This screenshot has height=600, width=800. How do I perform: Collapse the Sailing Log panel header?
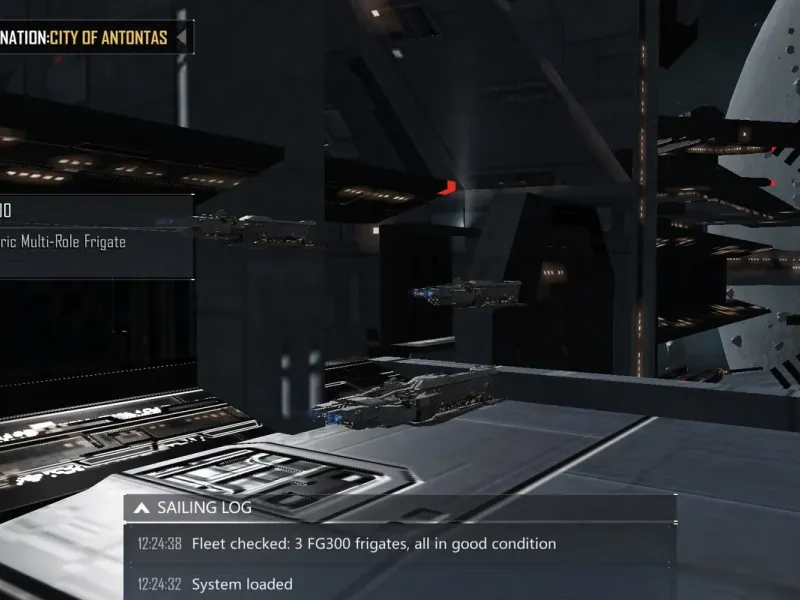[x=142, y=508]
